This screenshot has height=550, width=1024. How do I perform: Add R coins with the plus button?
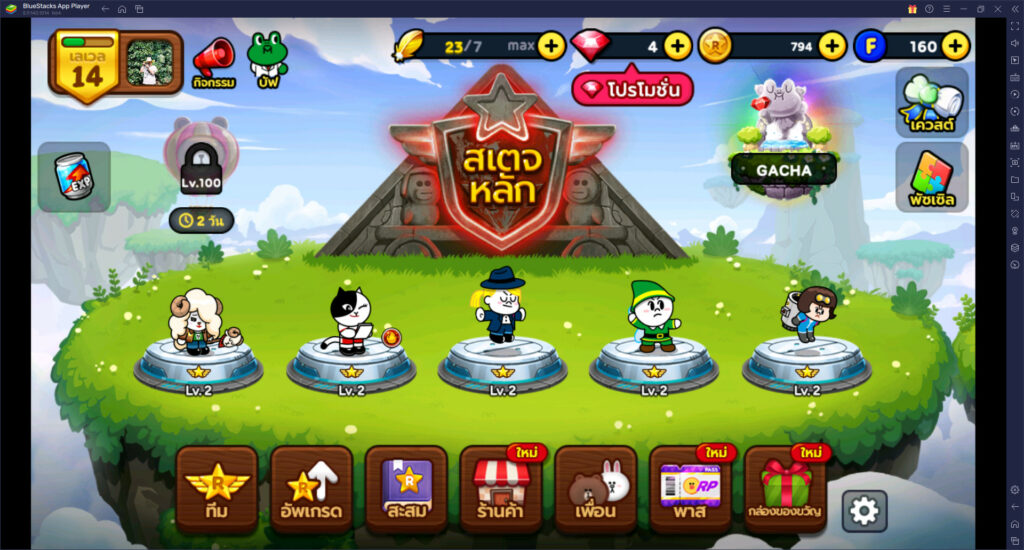click(832, 45)
